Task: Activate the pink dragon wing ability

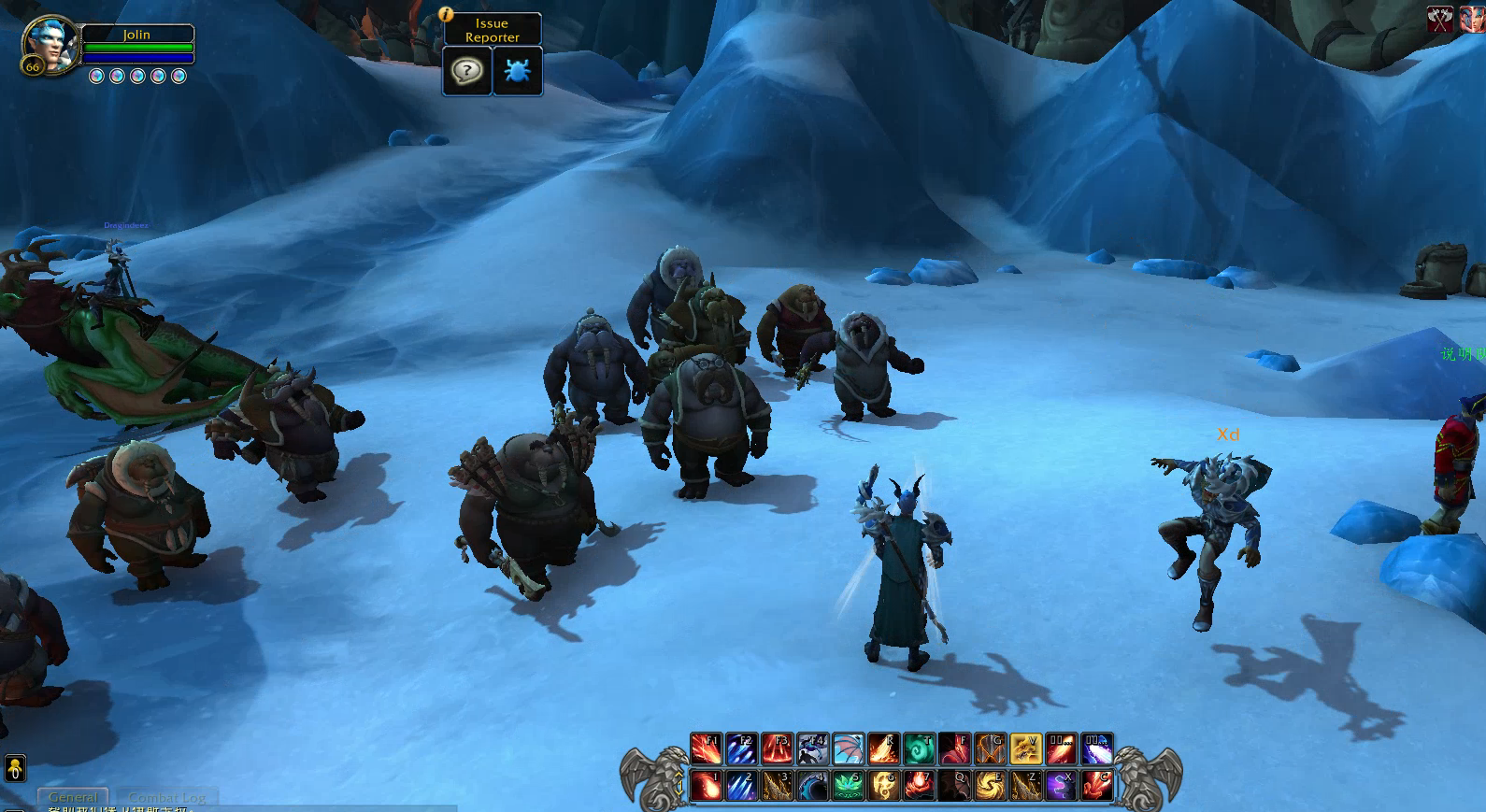Action: 848,748
